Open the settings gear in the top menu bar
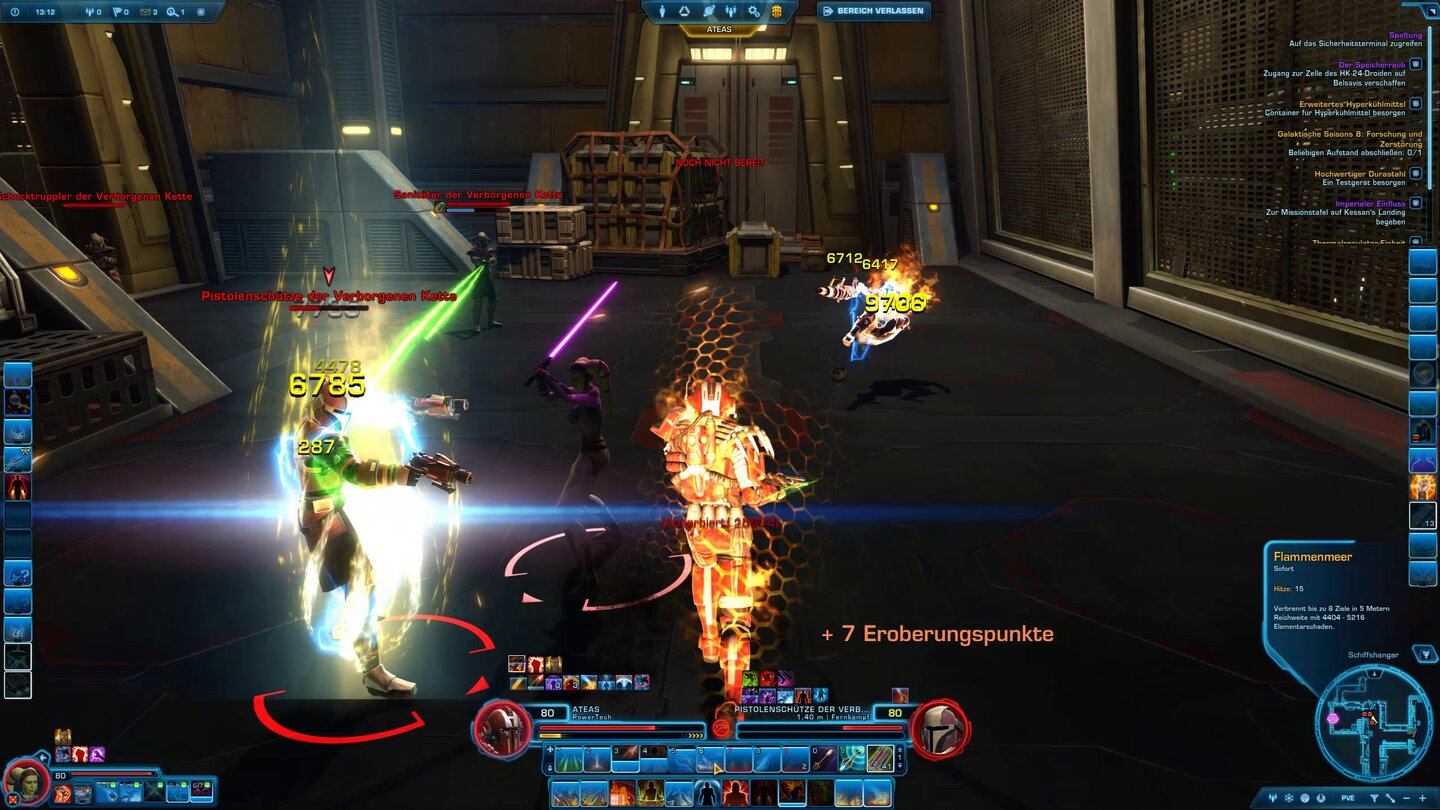 coord(754,12)
